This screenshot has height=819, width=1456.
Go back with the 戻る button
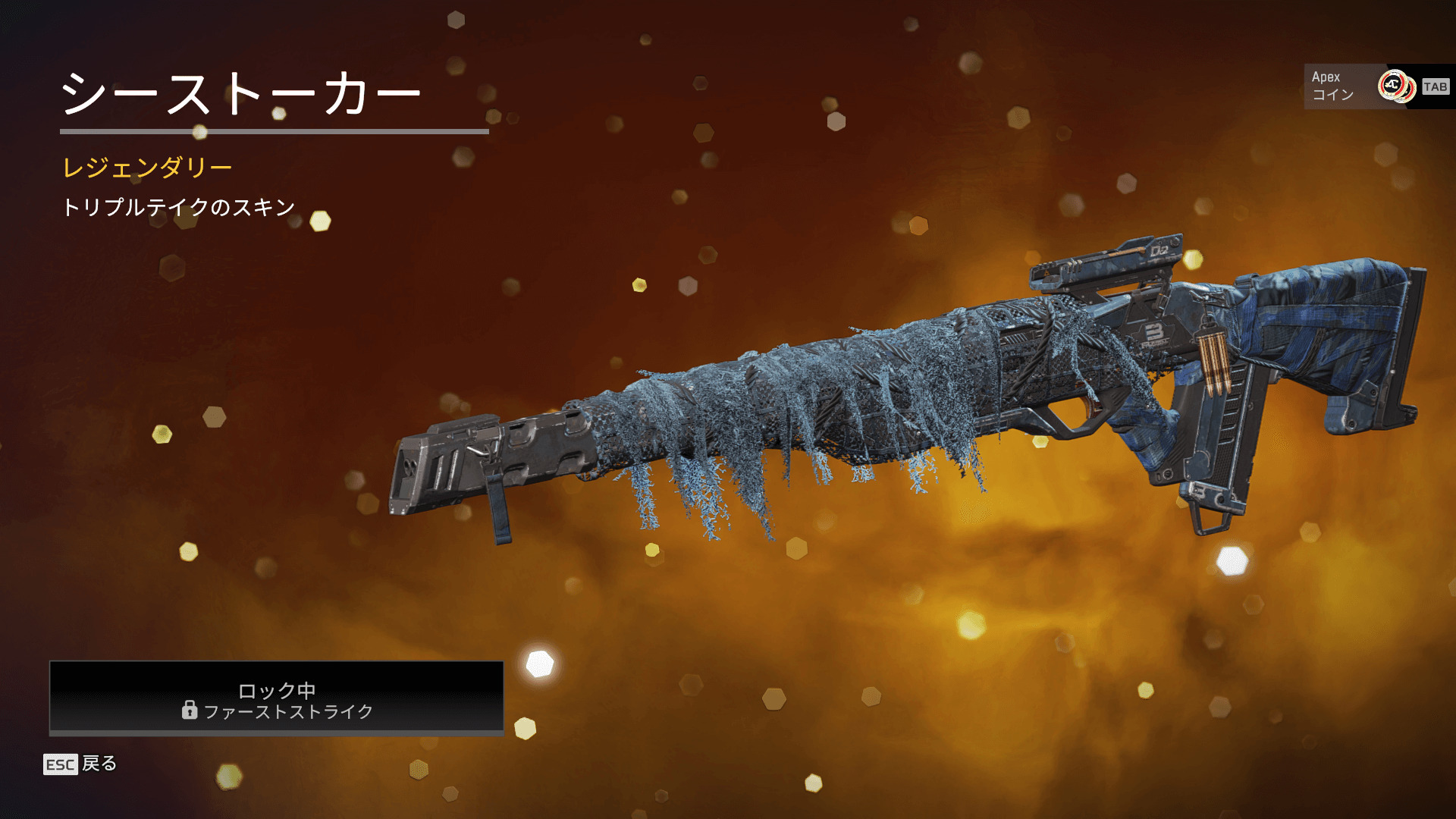coord(81,764)
